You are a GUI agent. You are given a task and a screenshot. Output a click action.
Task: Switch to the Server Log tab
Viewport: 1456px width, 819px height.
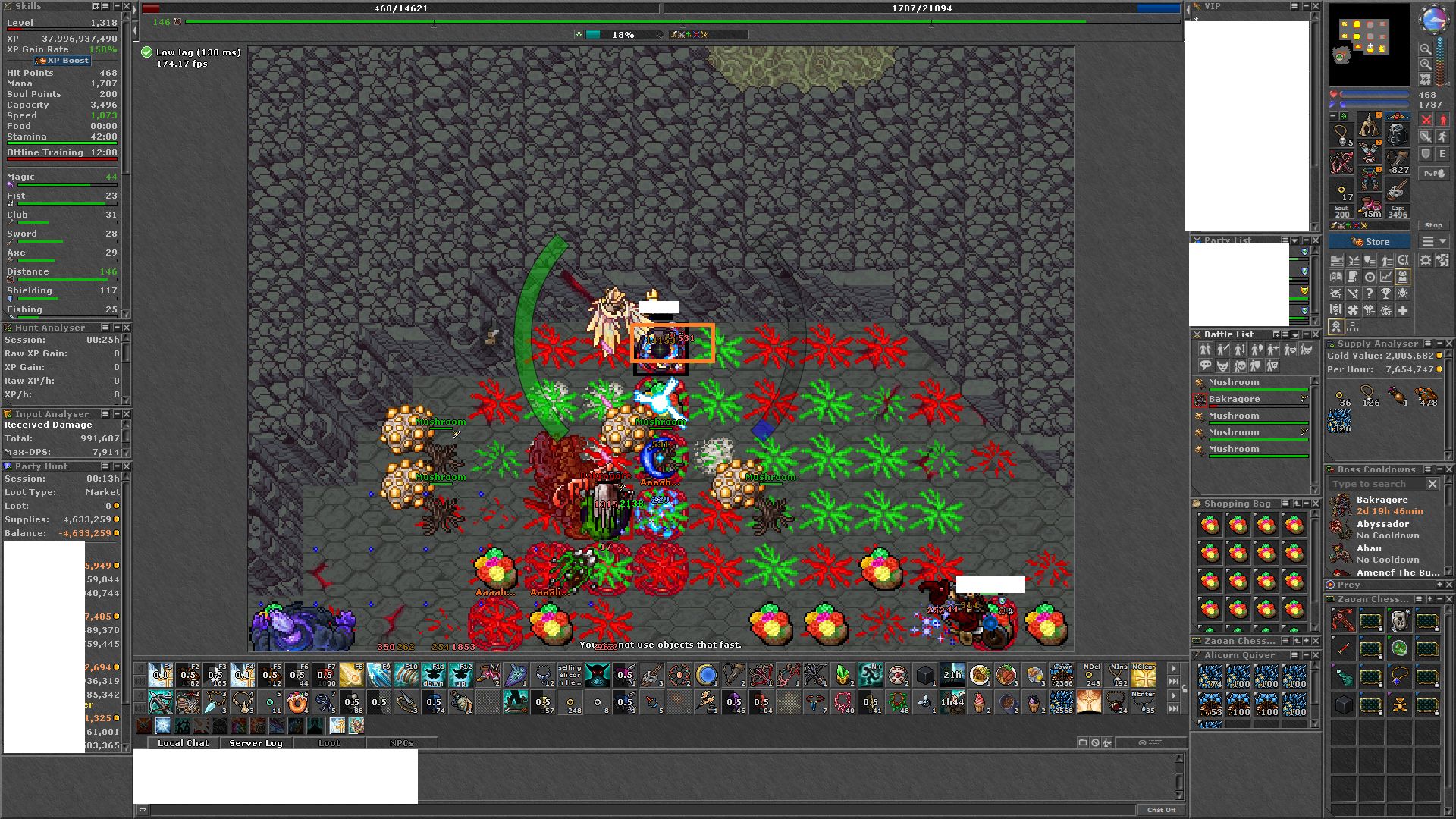pos(256,743)
